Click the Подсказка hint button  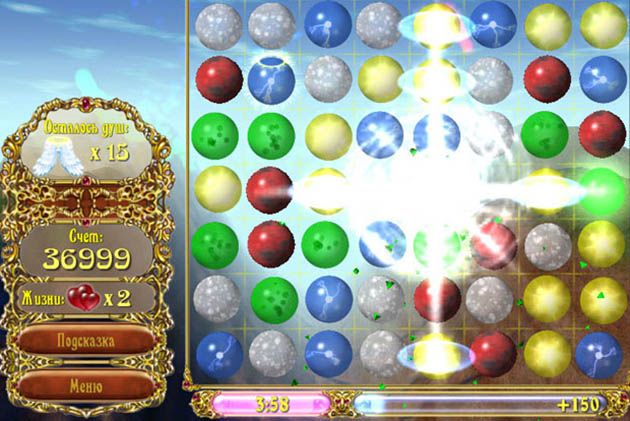pos(84,340)
